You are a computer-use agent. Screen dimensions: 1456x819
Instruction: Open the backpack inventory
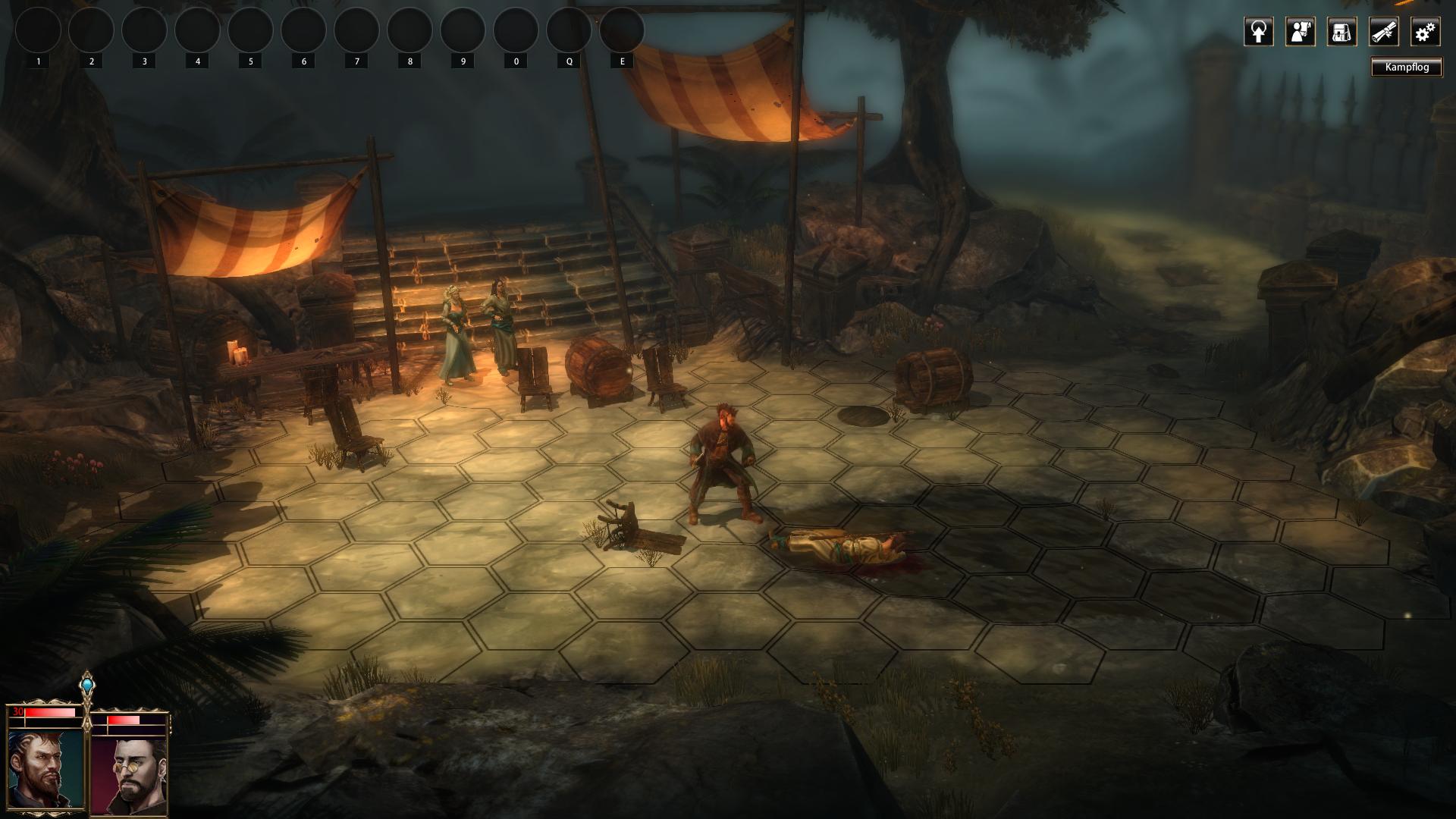pyautogui.click(x=1341, y=32)
